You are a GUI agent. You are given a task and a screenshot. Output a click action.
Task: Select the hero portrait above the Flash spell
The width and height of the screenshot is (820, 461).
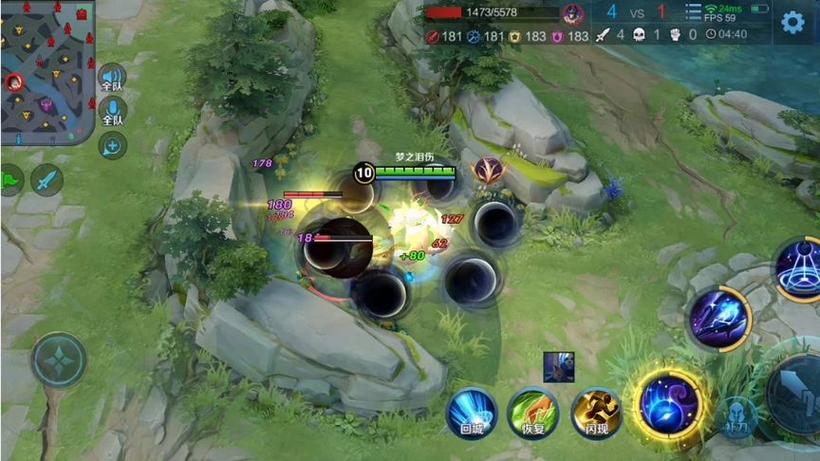tap(559, 367)
